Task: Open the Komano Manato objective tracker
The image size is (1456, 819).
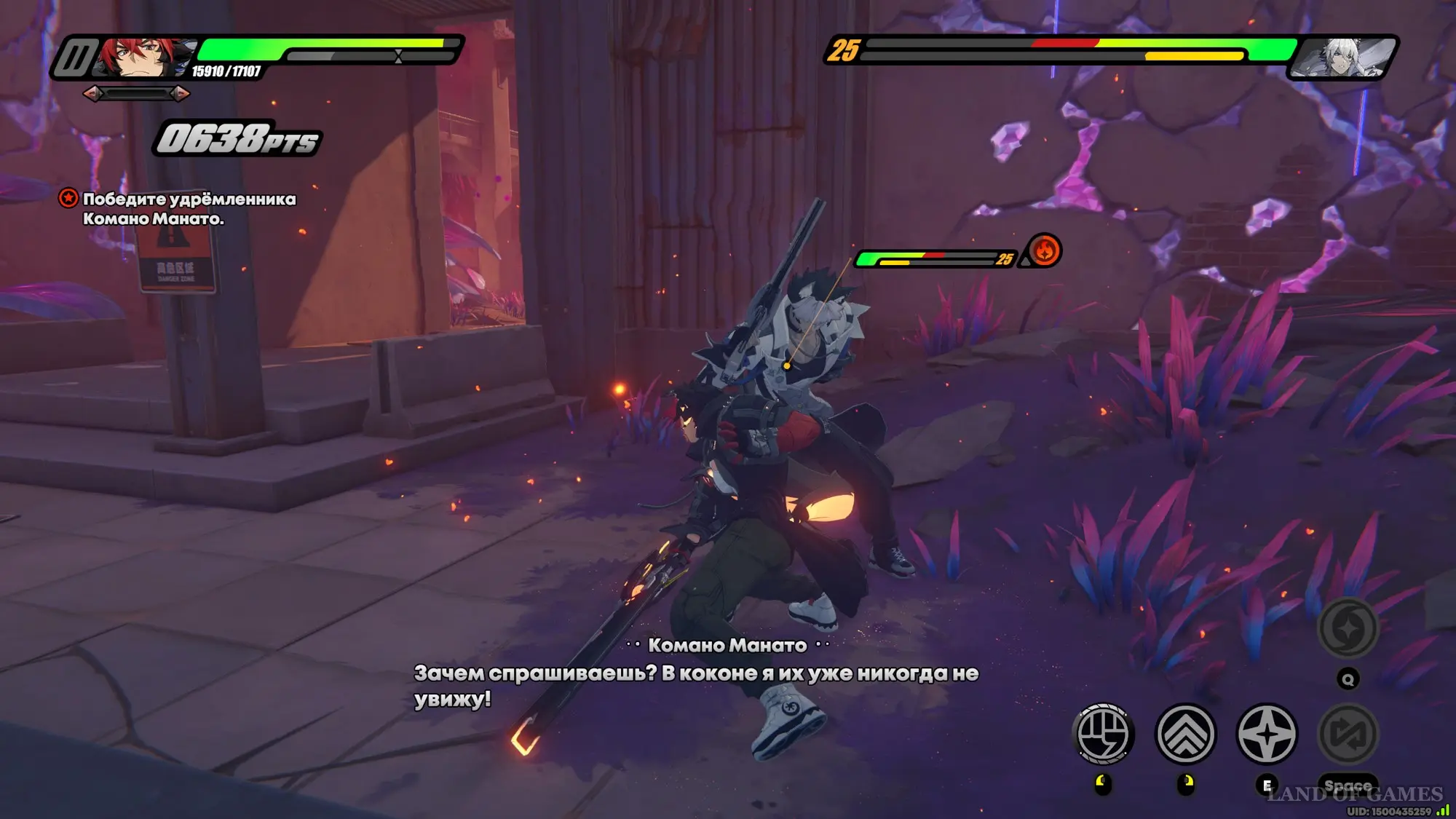Action: click(x=189, y=208)
